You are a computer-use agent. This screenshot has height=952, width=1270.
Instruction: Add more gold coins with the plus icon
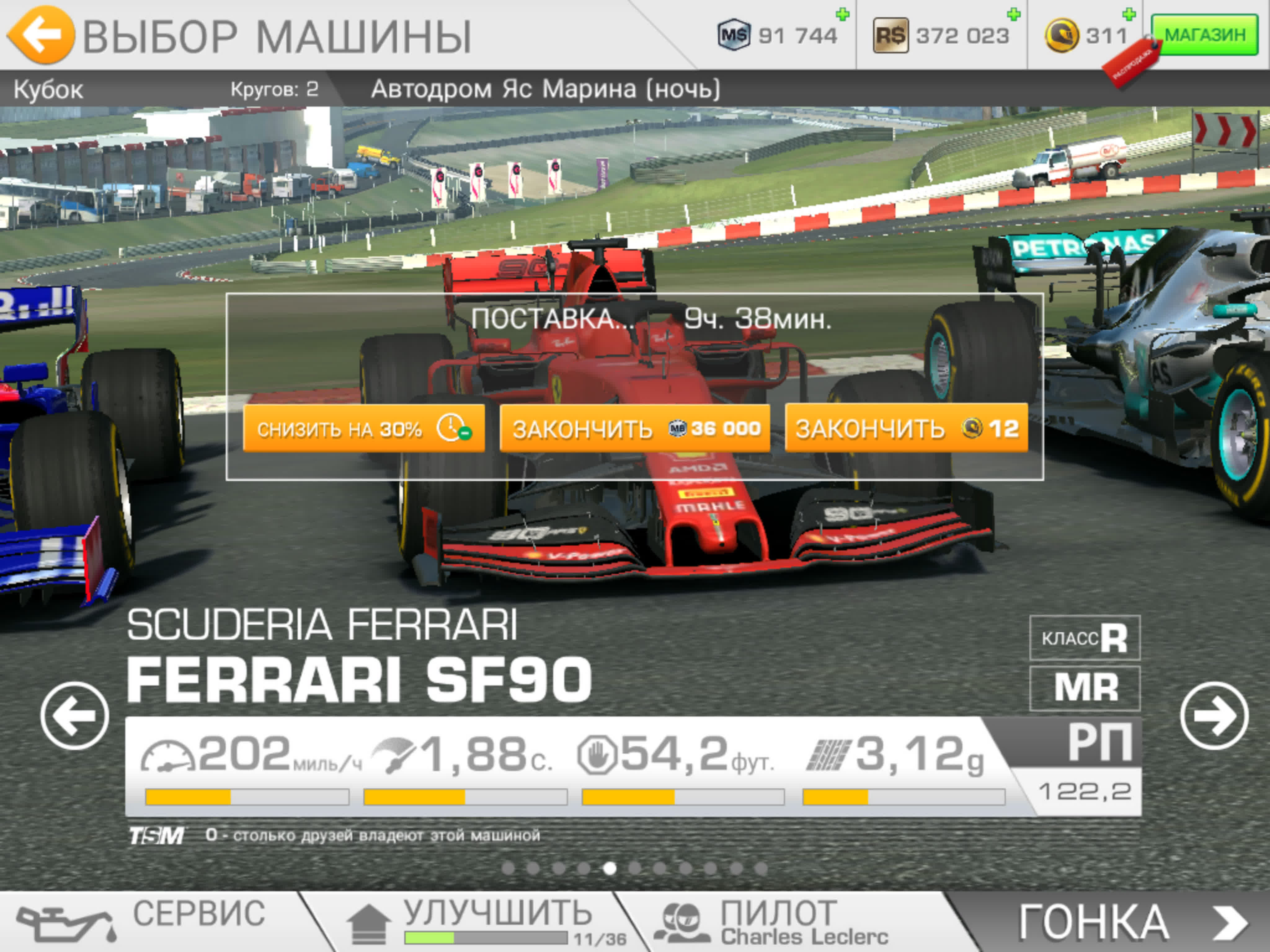click(x=1128, y=15)
